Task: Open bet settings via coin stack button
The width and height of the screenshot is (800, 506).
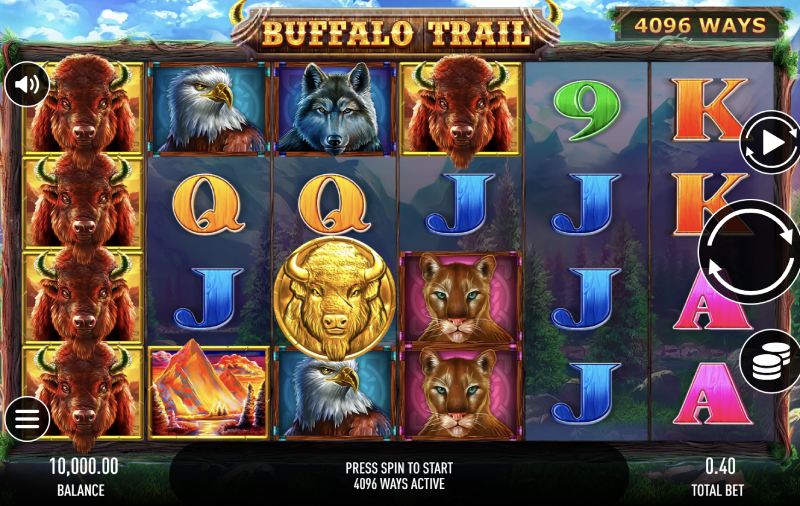Action: (x=771, y=360)
